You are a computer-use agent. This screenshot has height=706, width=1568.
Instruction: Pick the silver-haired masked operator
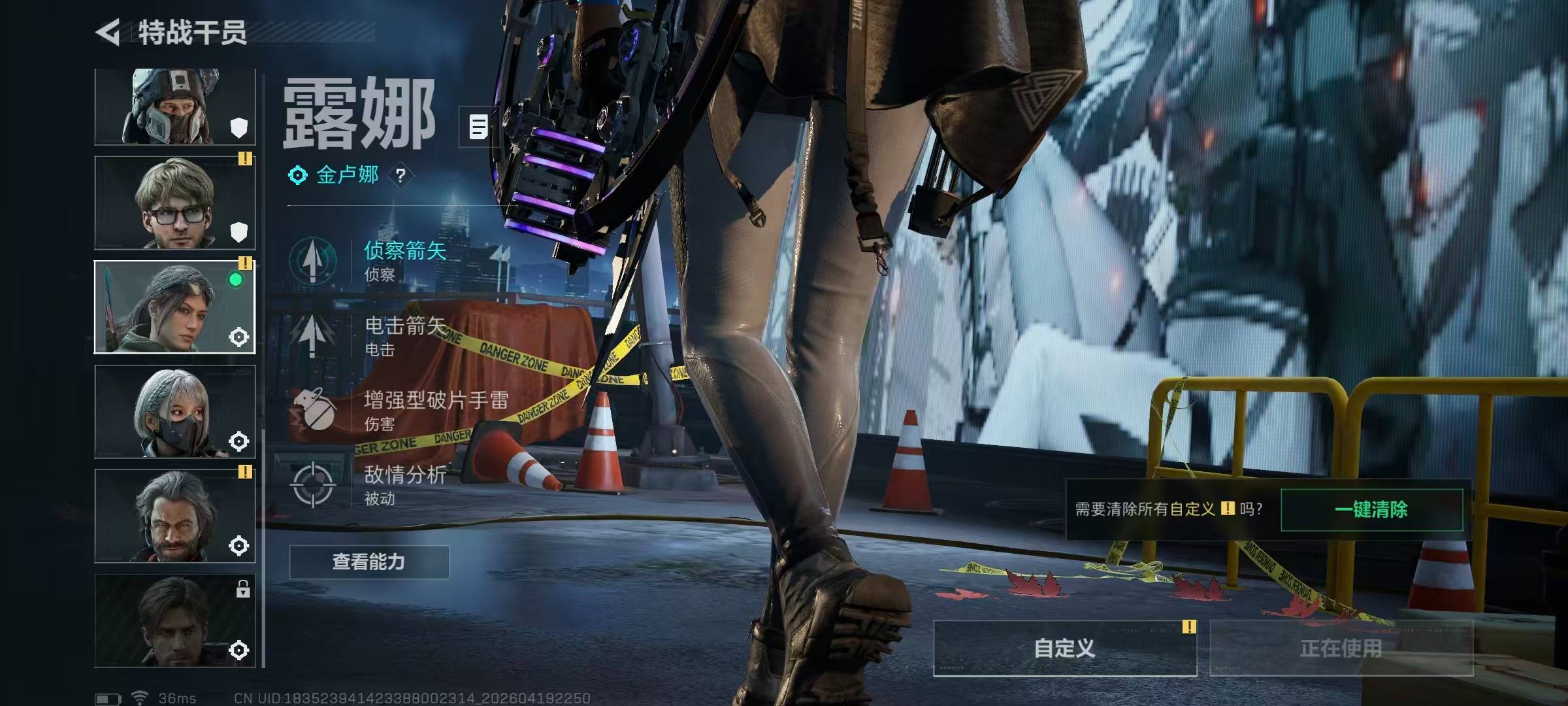(174, 411)
